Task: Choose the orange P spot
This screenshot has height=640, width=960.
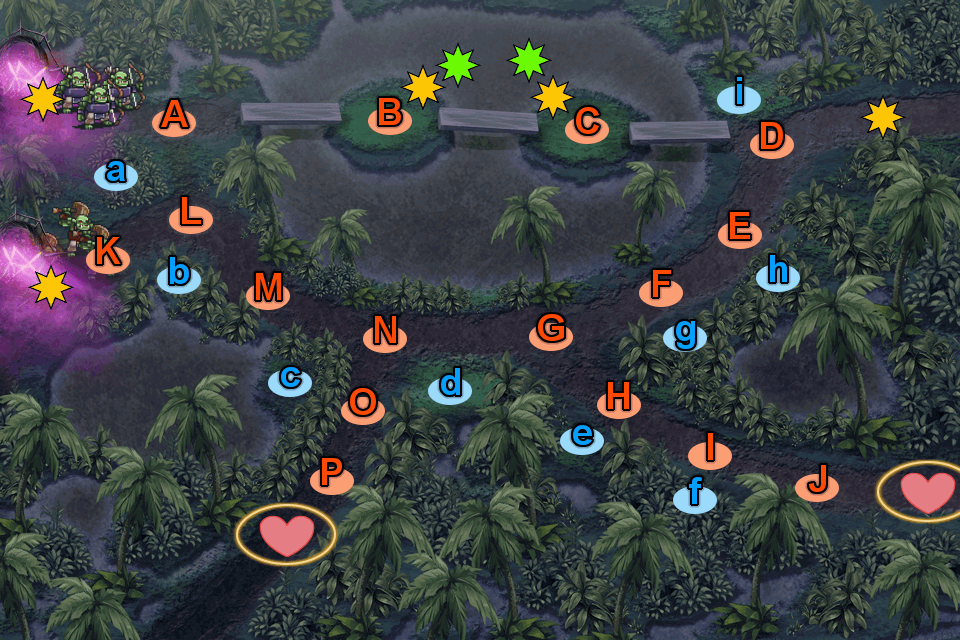Action: (x=332, y=474)
